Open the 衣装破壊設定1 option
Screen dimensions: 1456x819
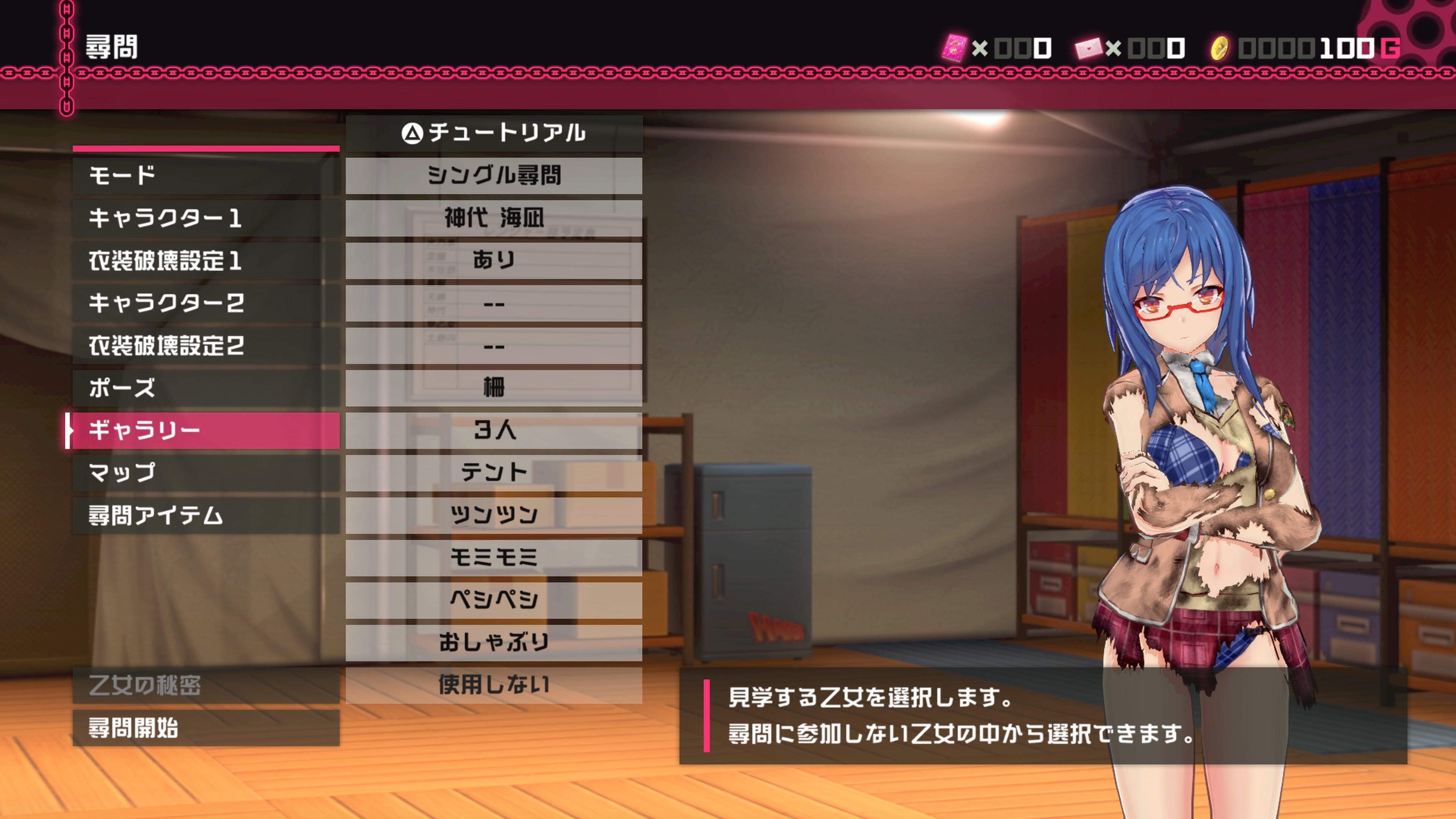206,260
